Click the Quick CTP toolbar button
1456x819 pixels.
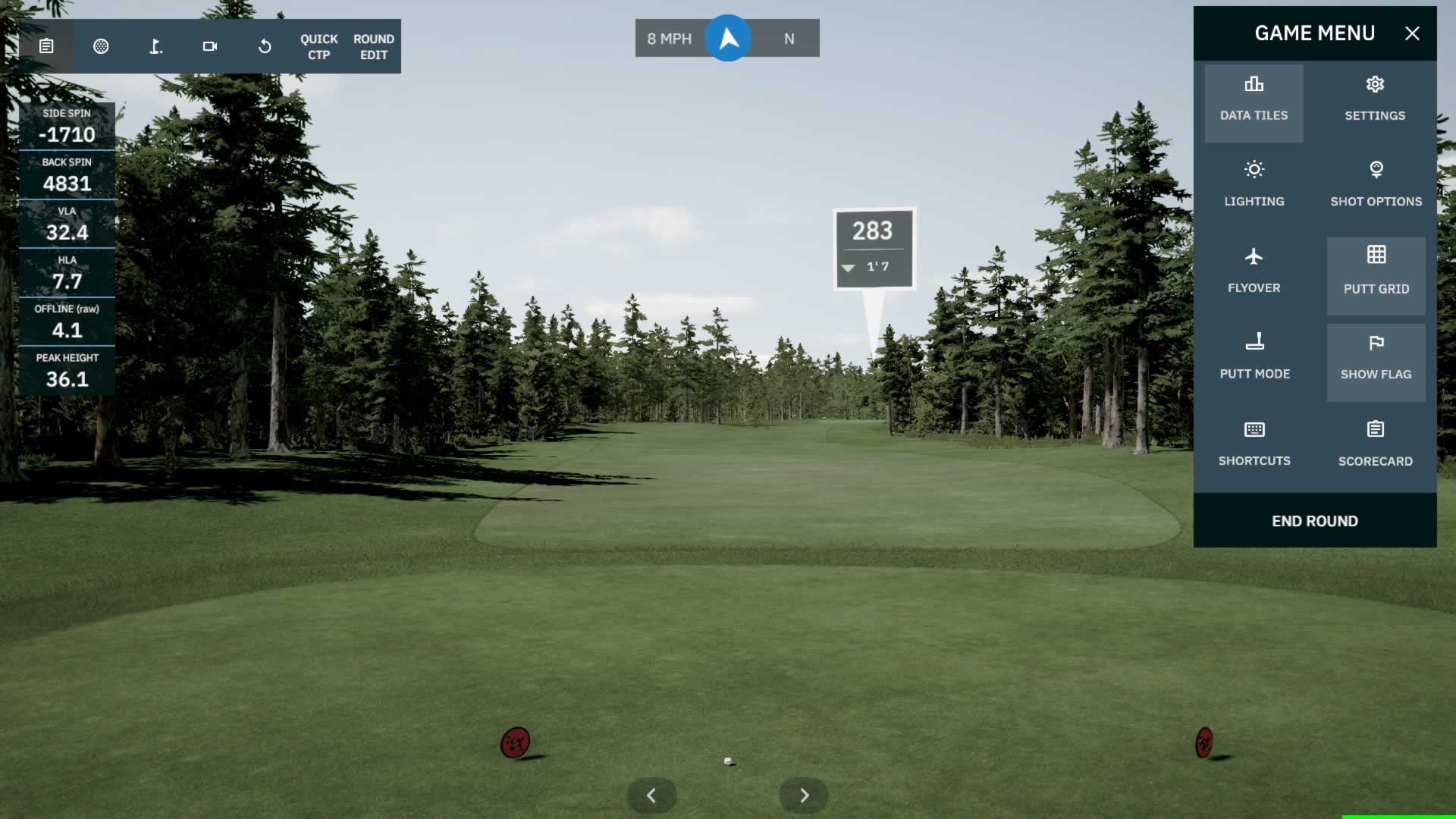point(318,47)
